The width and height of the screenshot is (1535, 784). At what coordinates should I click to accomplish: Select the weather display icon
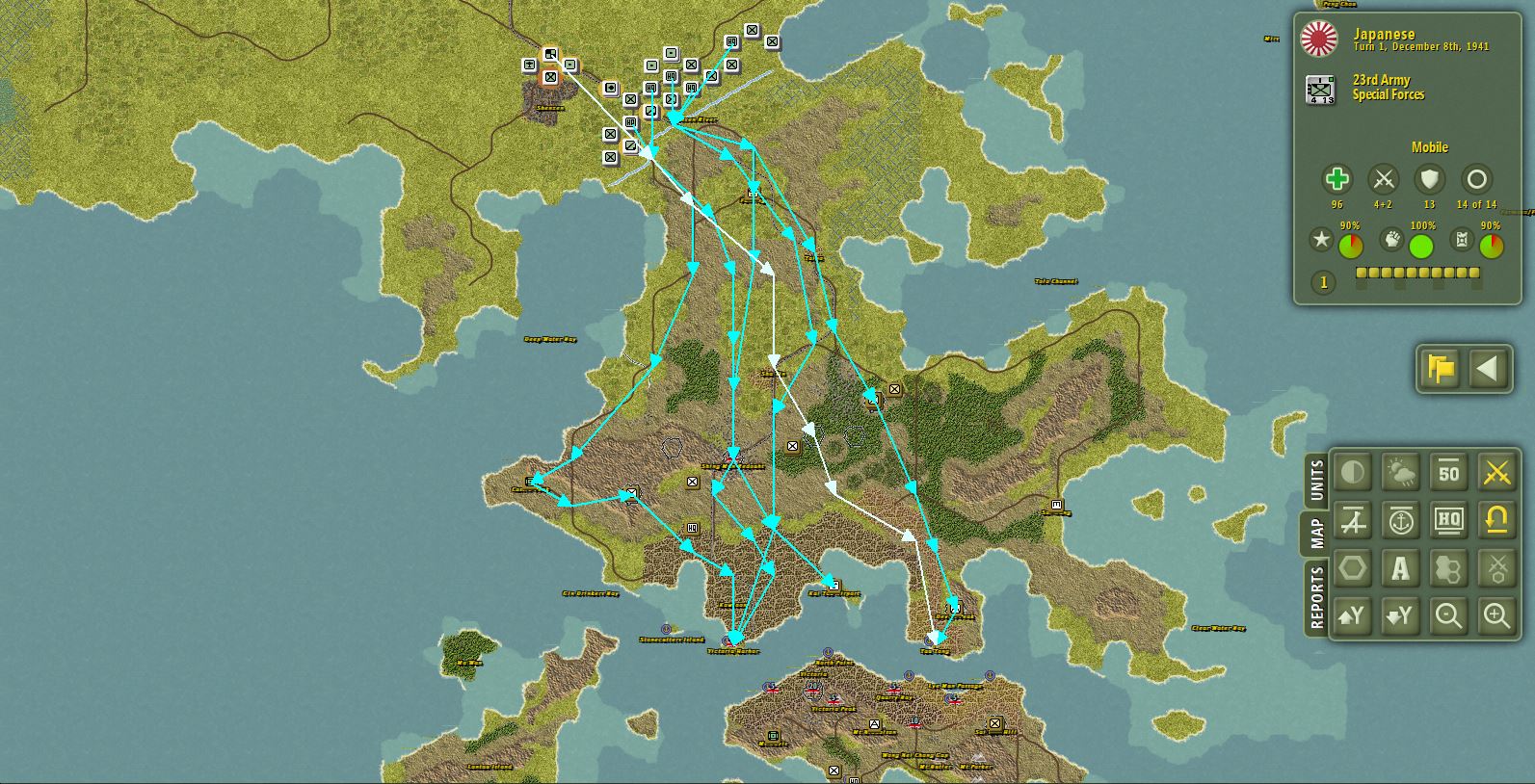1401,472
